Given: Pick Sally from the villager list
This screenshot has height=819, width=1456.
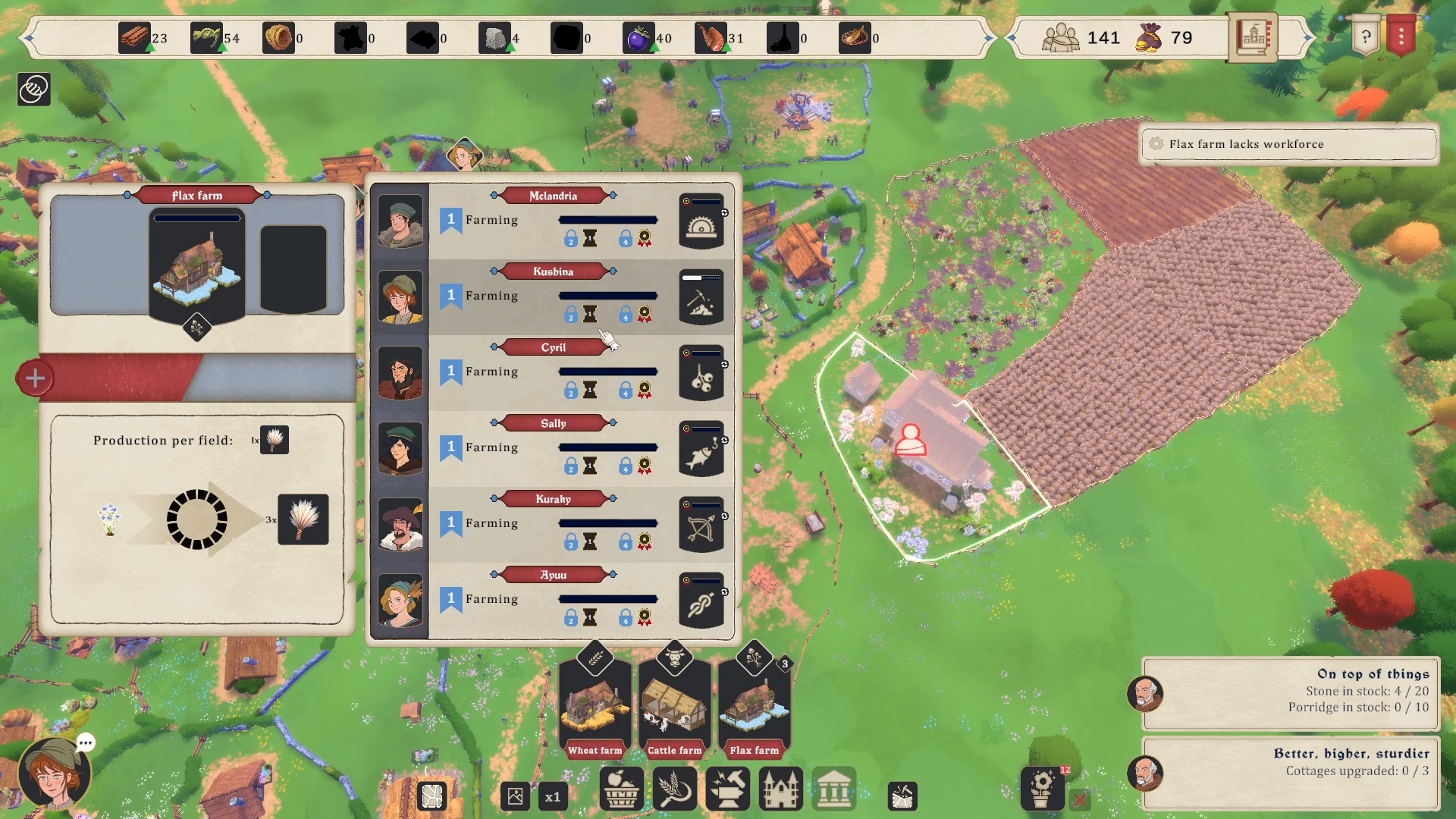Looking at the screenshot, I should coord(553,448).
